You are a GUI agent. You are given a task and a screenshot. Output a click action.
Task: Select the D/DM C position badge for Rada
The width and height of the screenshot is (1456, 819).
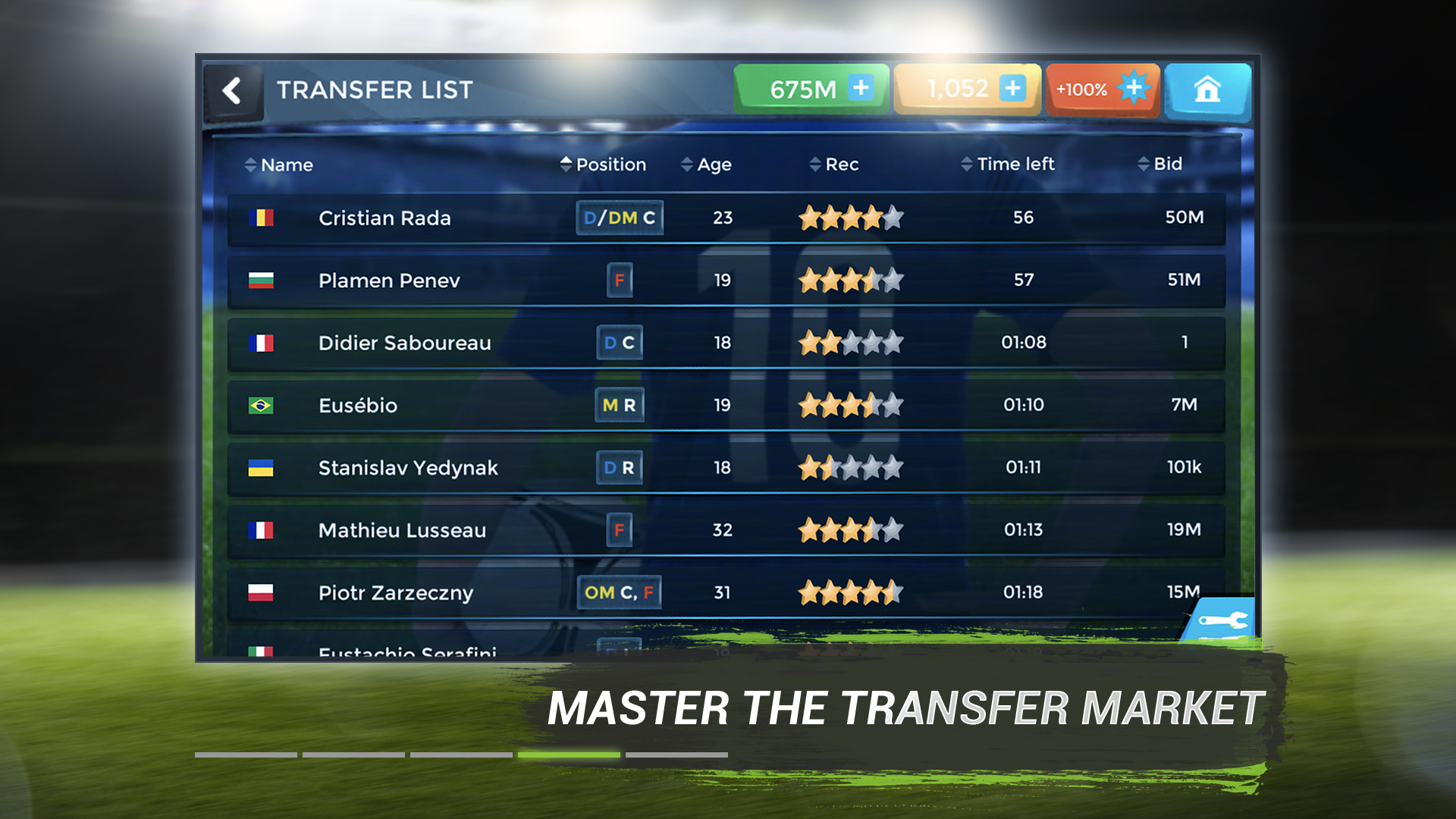[x=619, y=218]
